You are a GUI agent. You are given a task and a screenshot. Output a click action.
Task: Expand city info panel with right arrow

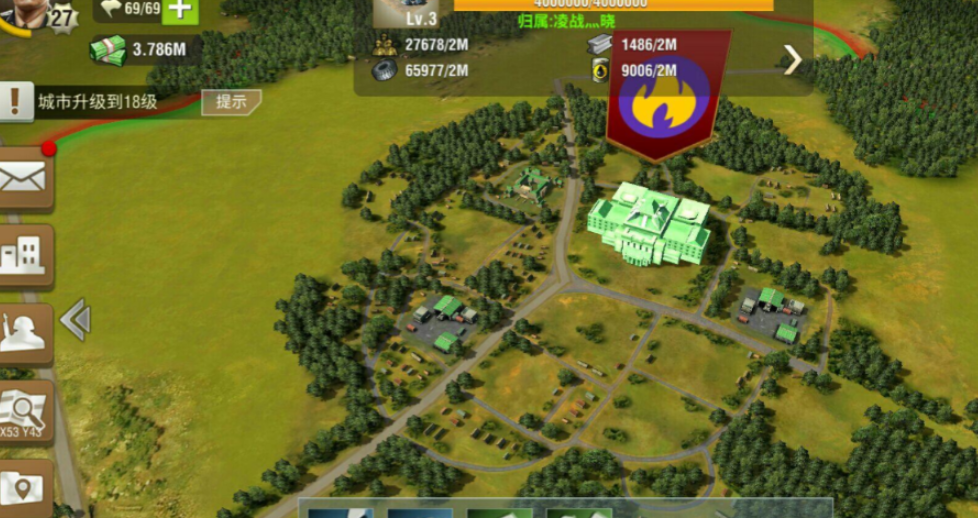pos(792,60)
